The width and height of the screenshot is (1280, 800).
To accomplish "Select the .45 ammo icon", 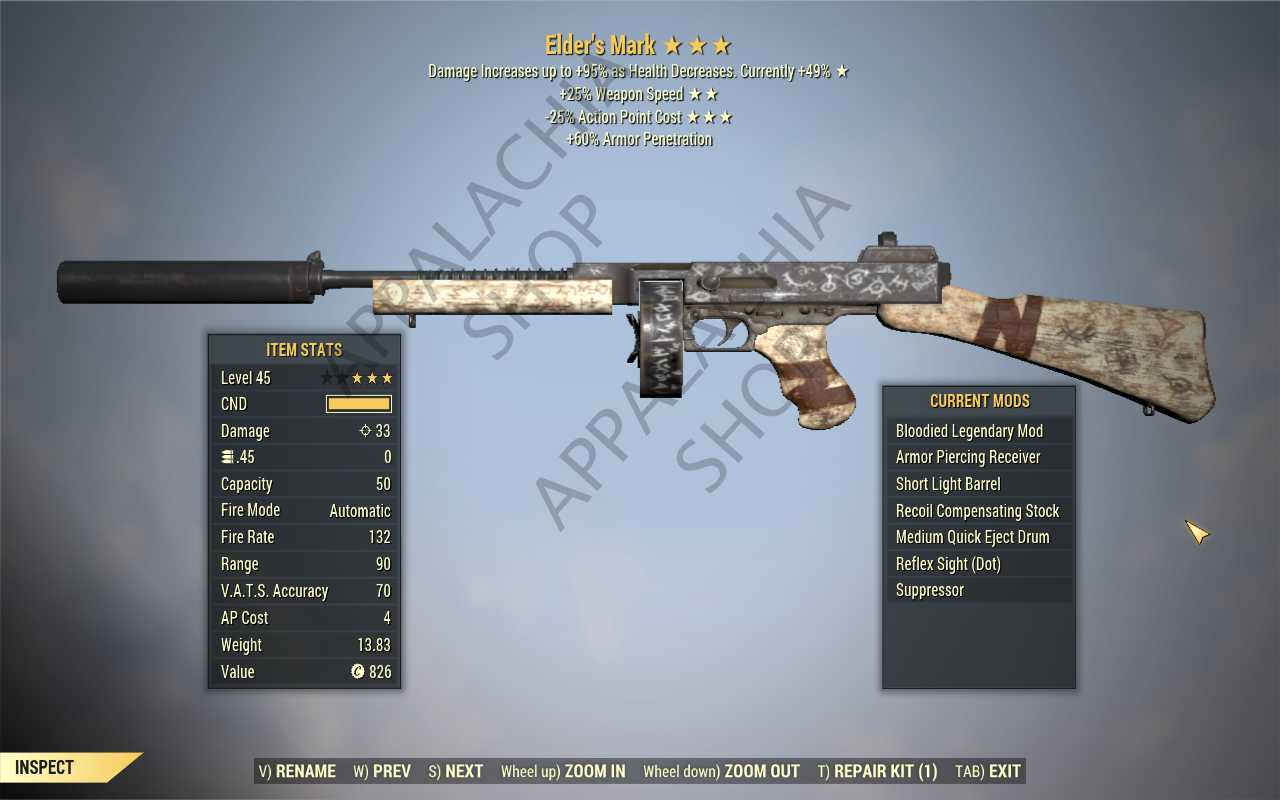I will [226, 456].
